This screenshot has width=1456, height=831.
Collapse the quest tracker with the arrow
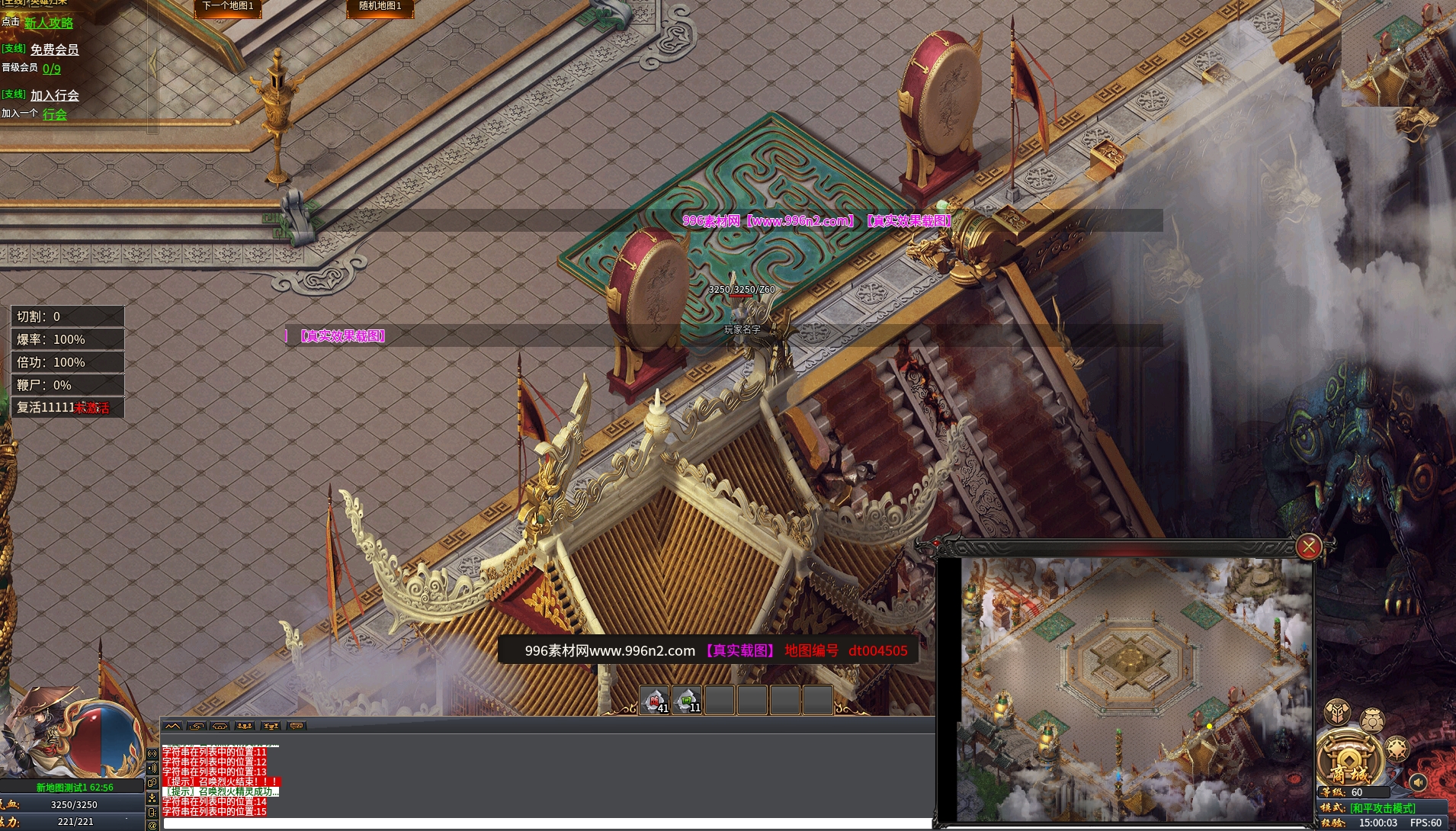point(153,65)
